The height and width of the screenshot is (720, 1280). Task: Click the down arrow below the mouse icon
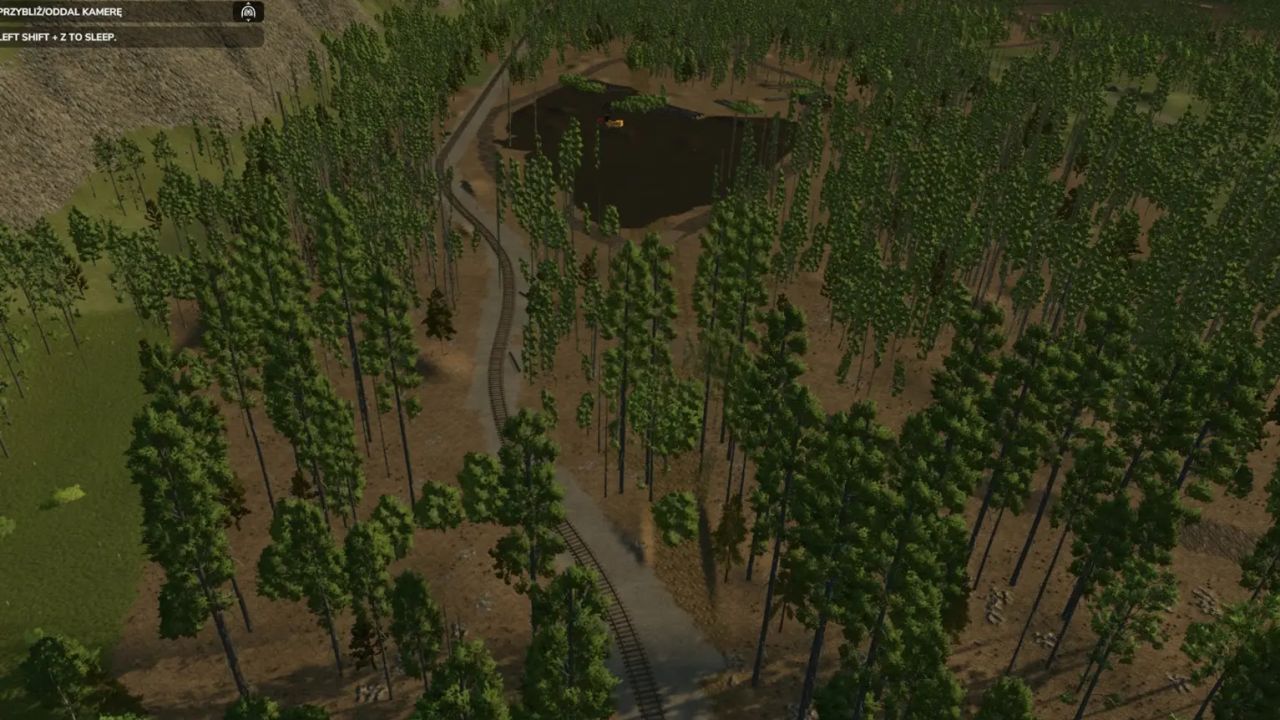pos(248,21)
